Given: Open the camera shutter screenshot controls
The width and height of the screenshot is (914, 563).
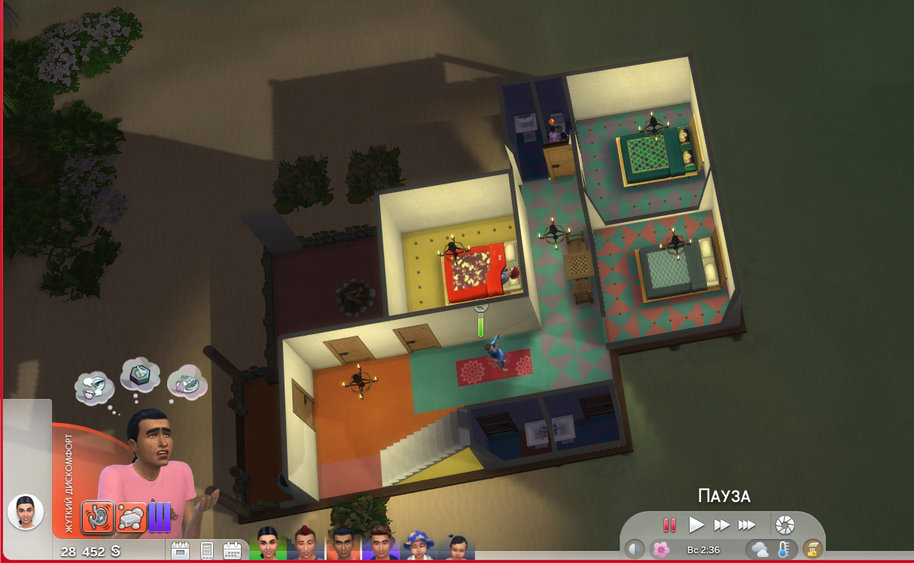Looking at the screenshot, I should point(785,524).
